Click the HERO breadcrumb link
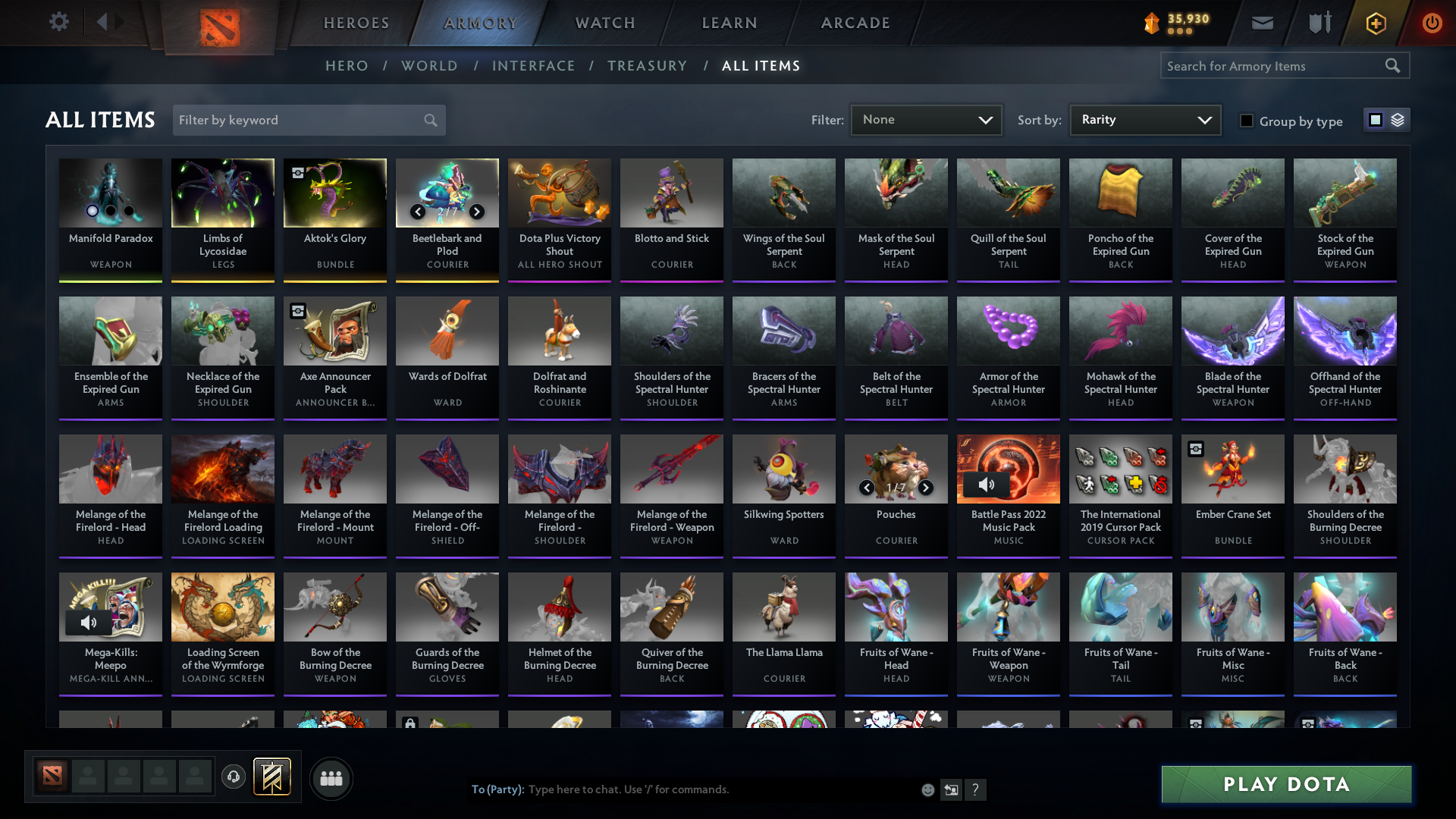Viewport: 1456px width, 819px height. click(x=347, y=66)
